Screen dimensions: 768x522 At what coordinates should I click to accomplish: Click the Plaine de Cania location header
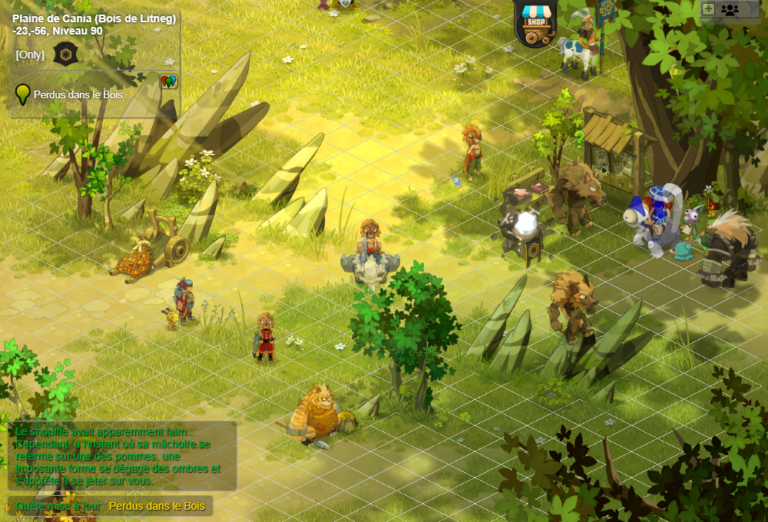click(93, 18)
